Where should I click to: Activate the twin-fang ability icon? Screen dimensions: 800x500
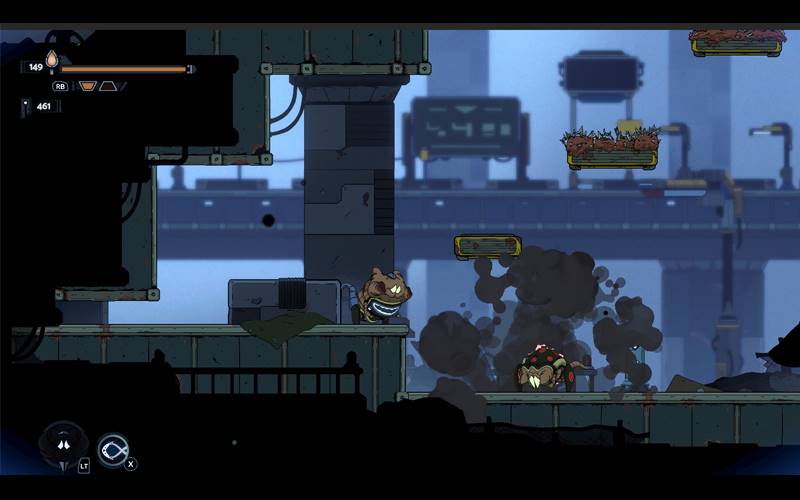pyautogui.click(x=63, y=444)
